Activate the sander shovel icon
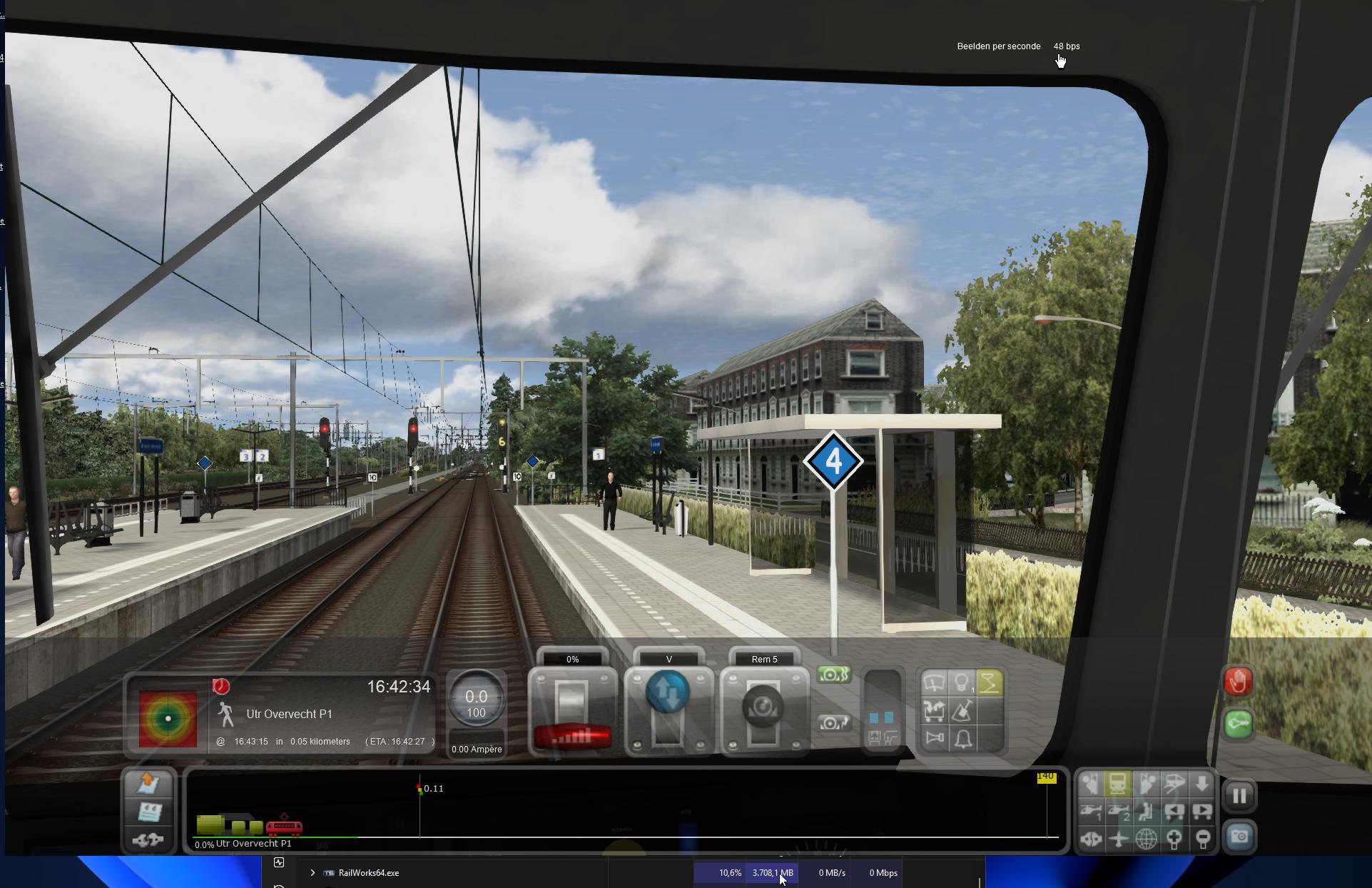 (962, 710)
